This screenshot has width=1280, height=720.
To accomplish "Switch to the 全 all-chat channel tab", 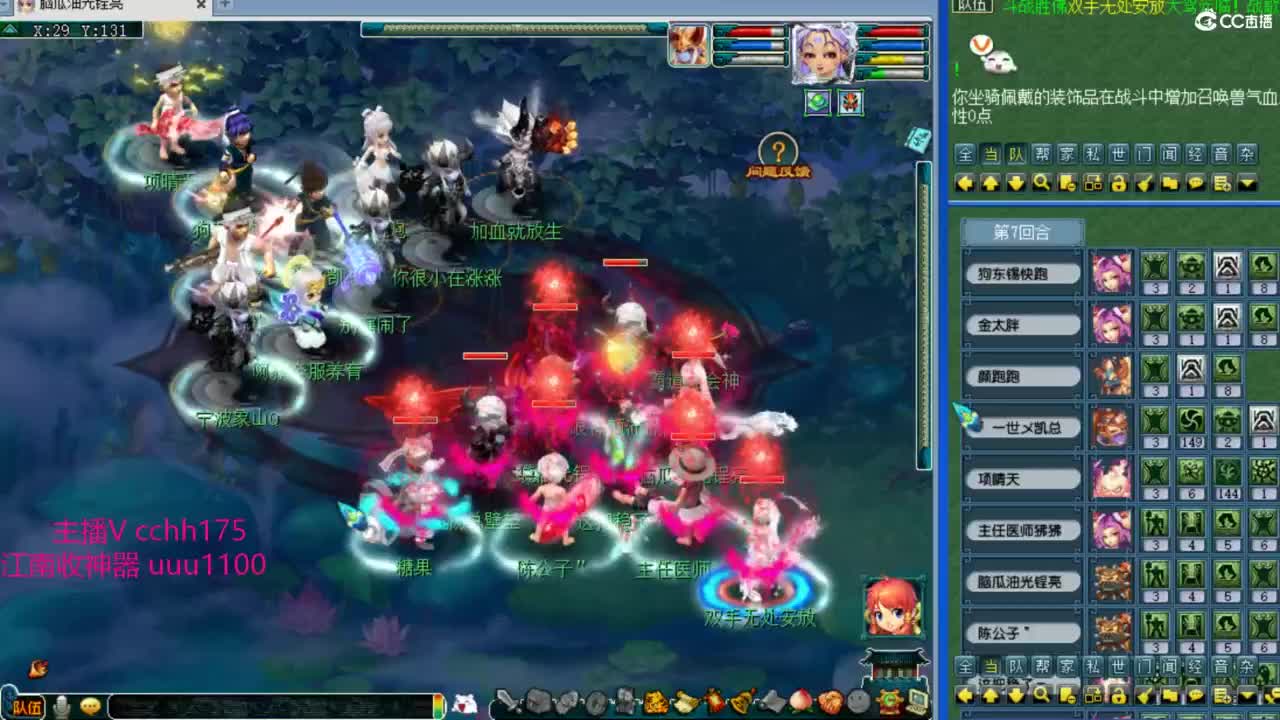I will coord(966,155).
